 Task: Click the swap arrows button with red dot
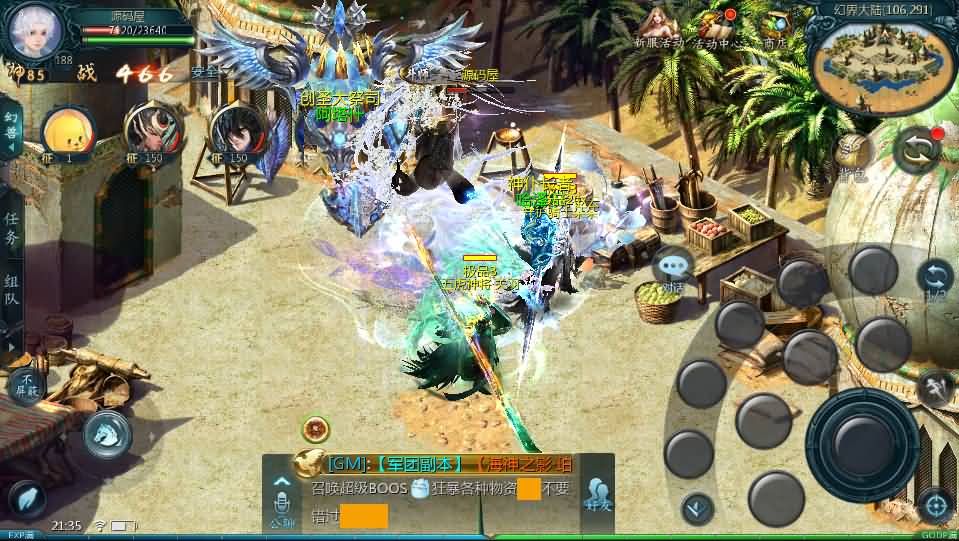[917, 150]
